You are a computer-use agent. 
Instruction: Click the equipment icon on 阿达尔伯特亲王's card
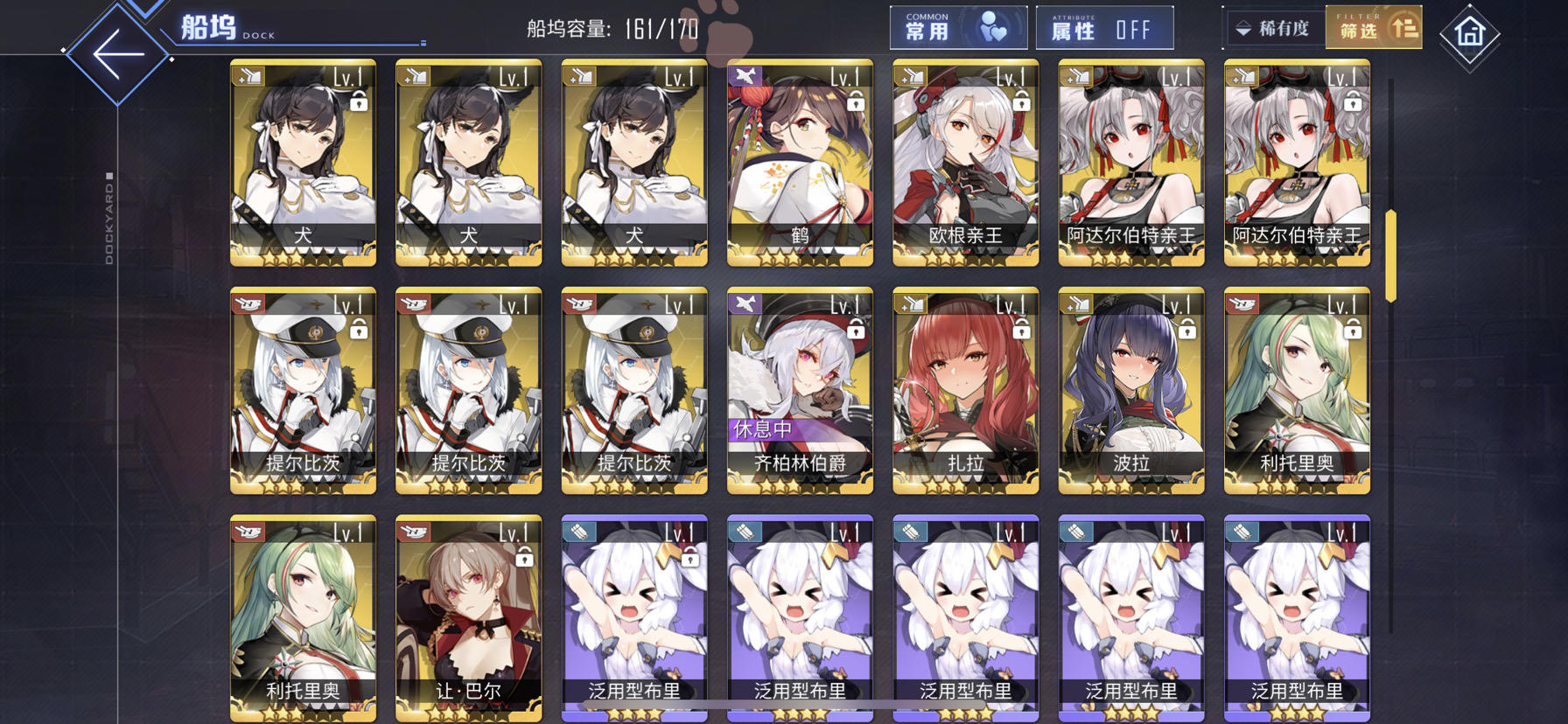point(1074,76)
